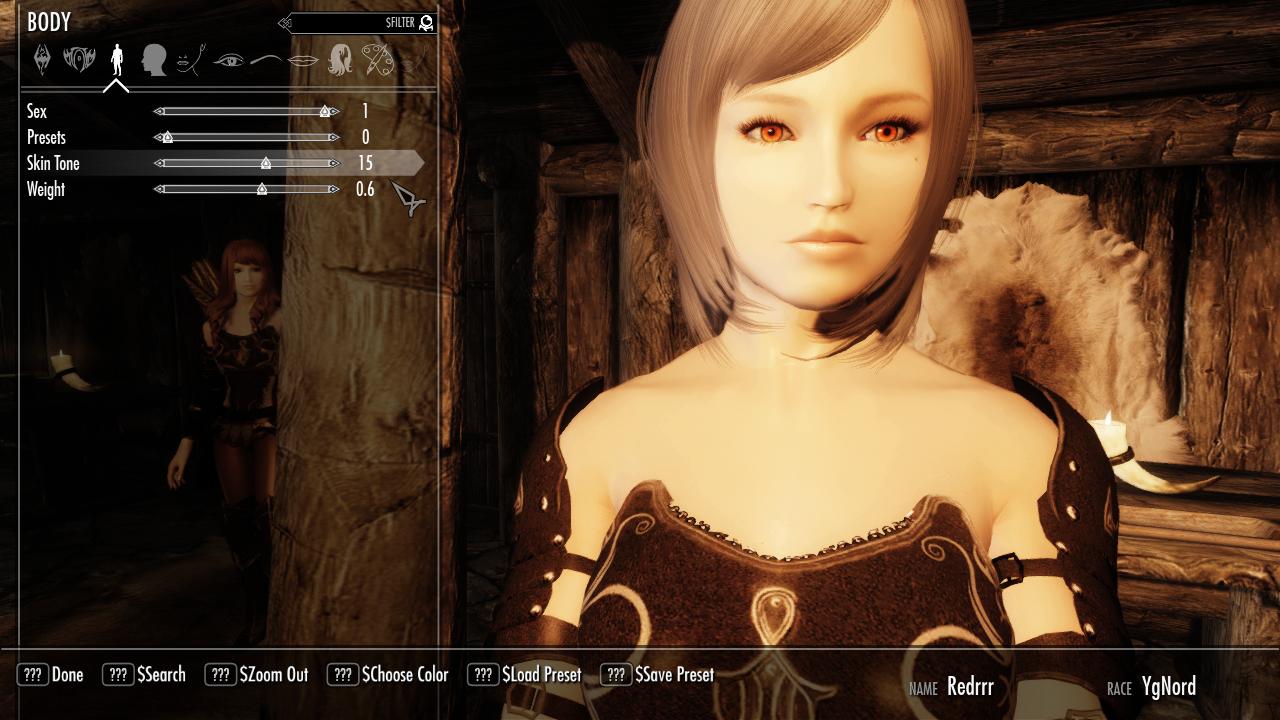
Task: Open the face outline tab
Action: (190, 60)
